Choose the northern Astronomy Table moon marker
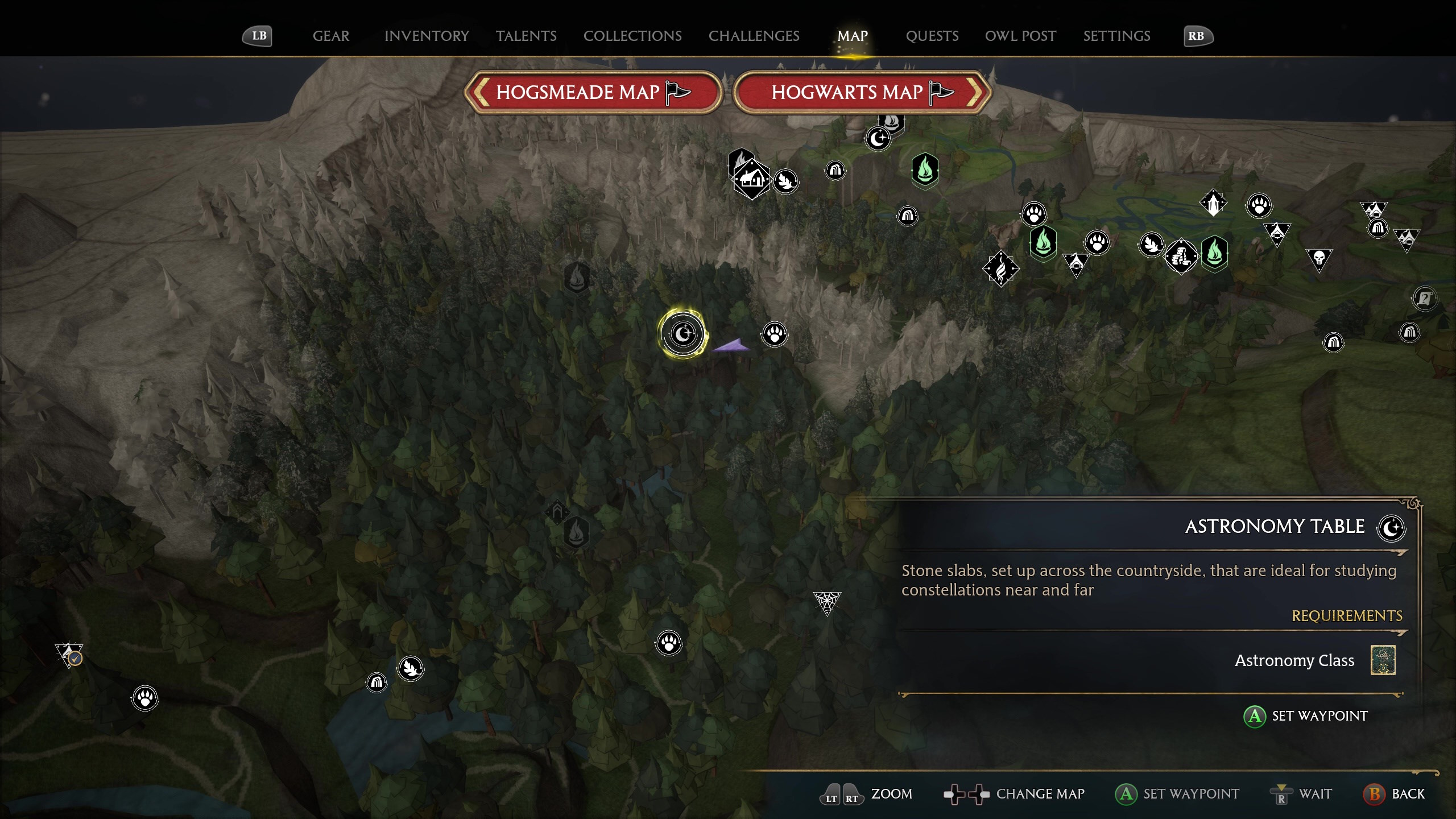1456x819 pixels. [878, 138]
